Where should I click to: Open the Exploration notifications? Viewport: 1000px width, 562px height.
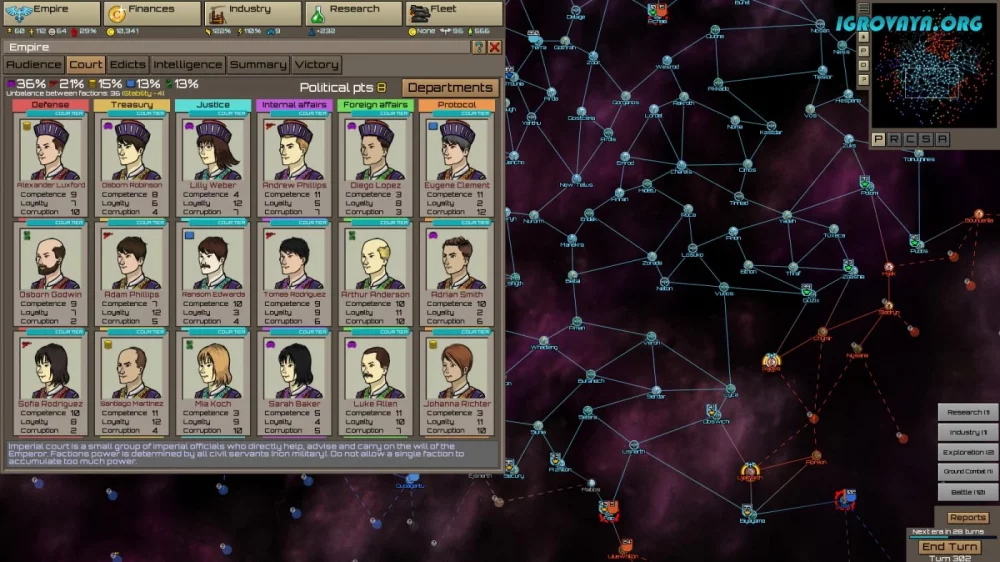coord(967,452)
